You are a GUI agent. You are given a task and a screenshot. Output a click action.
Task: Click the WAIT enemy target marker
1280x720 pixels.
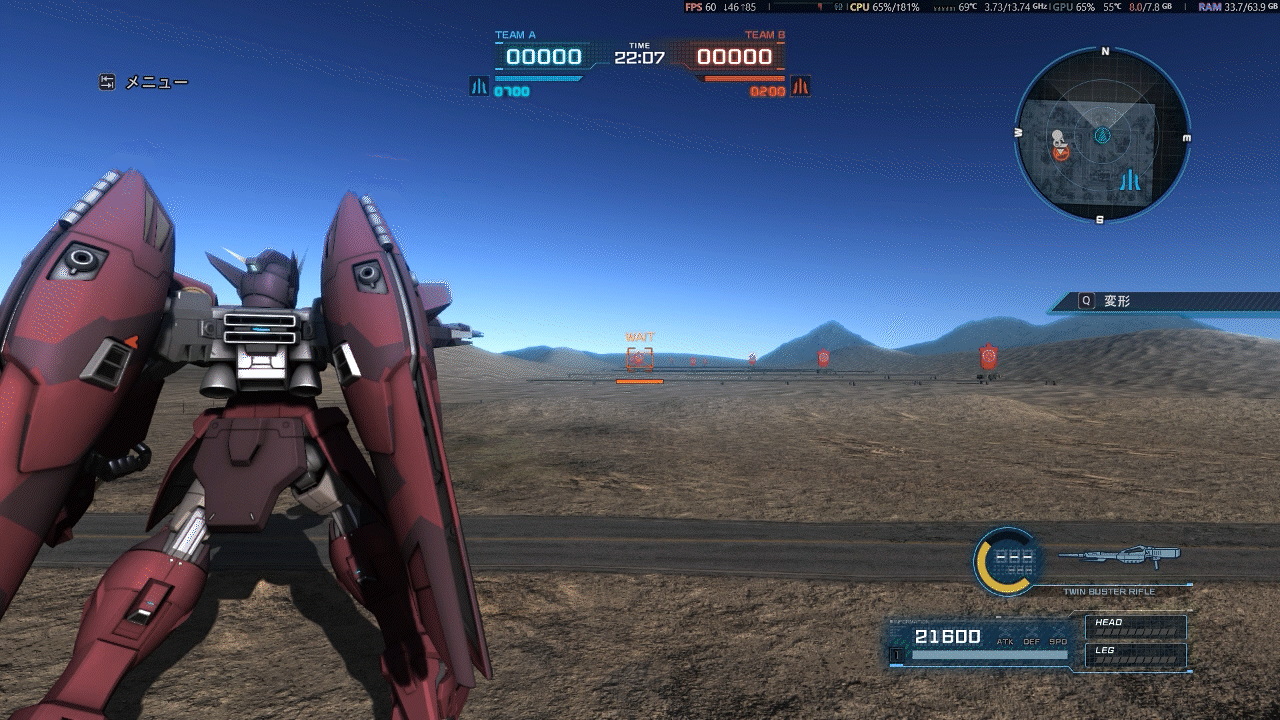coord(639,358)
